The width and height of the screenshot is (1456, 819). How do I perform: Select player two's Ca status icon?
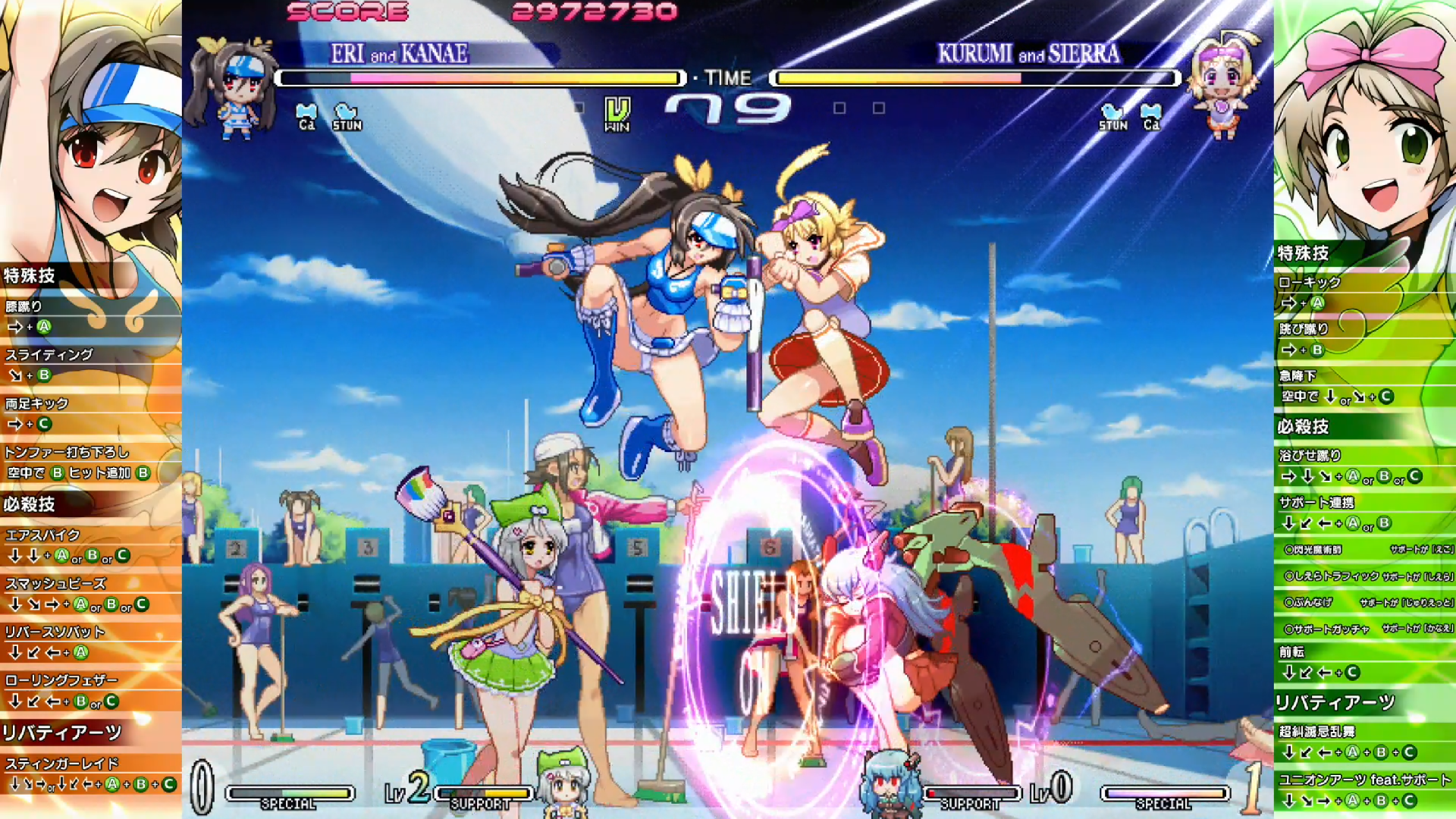tap(1151, 116)
